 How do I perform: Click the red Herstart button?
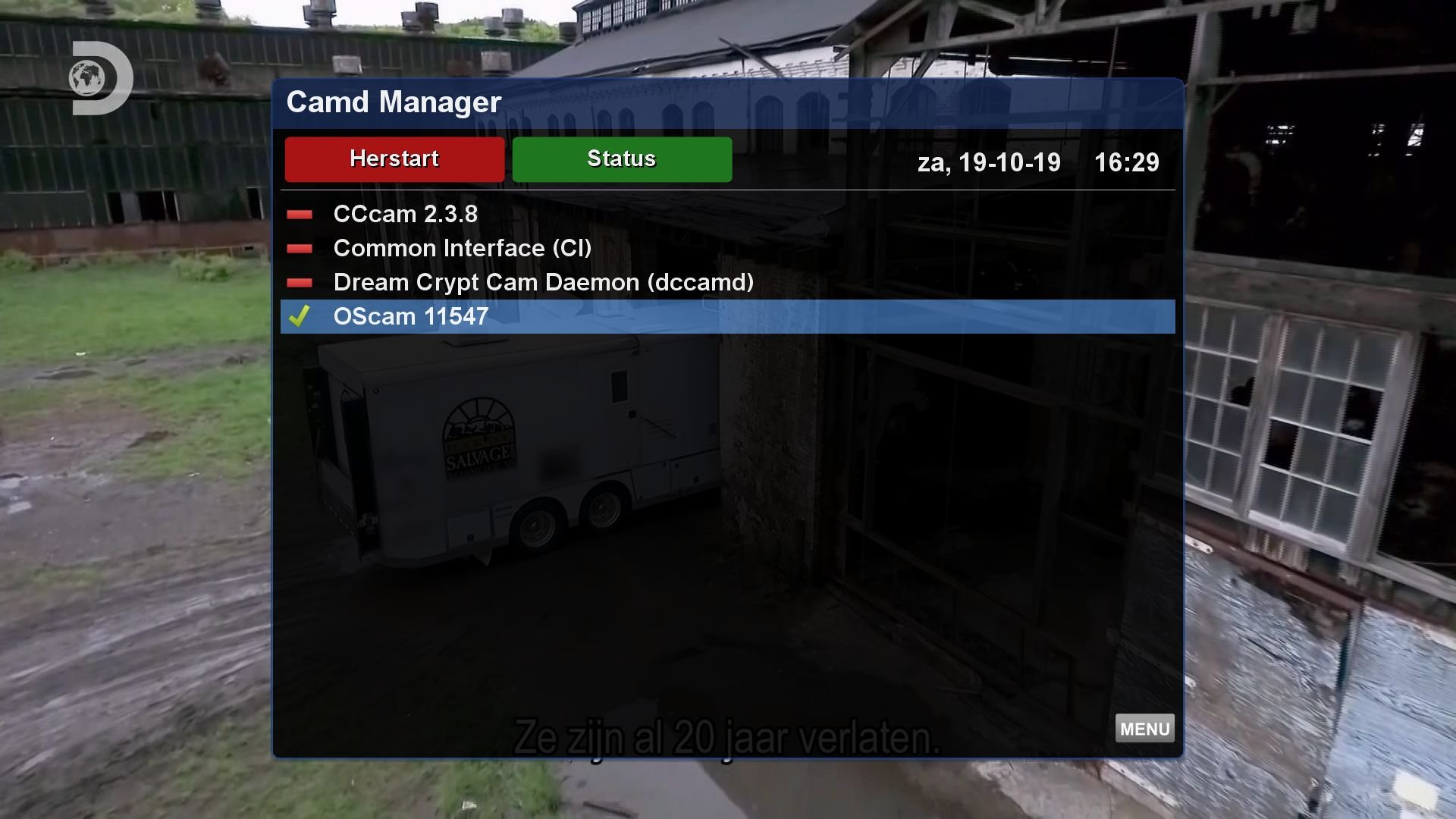click(394, 159)
